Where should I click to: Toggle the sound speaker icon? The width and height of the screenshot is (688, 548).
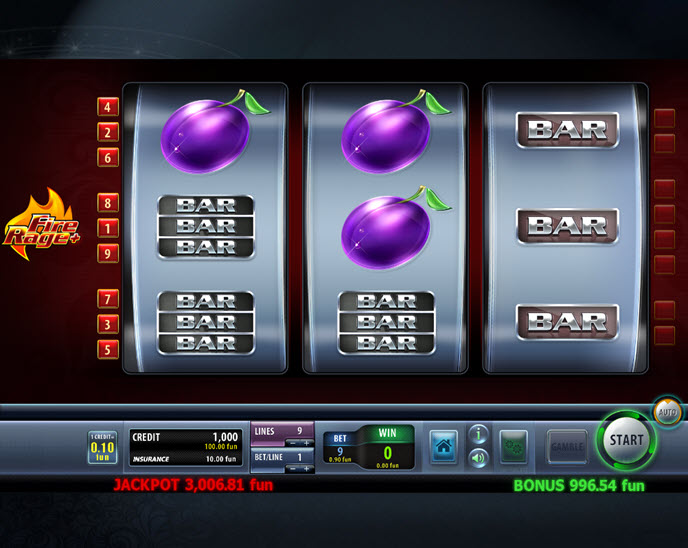(478, 458)
